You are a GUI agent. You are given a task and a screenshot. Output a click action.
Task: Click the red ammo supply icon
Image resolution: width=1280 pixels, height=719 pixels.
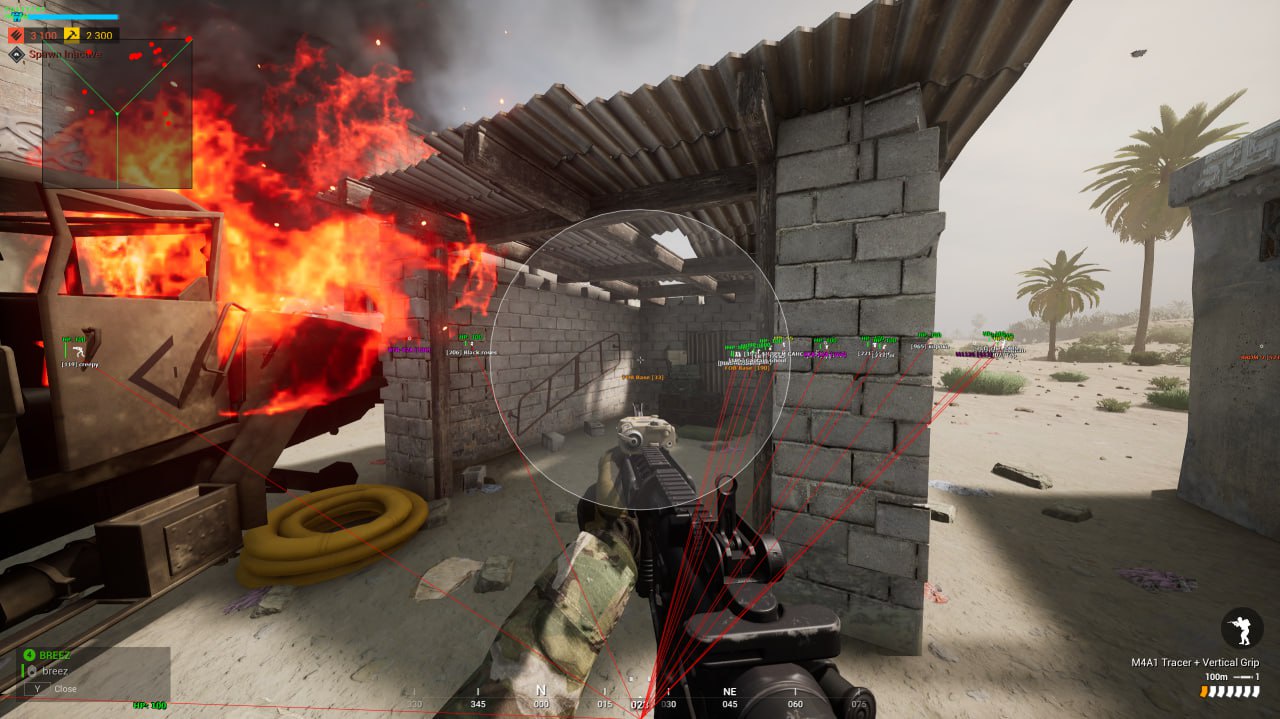[x=17, y=35]
